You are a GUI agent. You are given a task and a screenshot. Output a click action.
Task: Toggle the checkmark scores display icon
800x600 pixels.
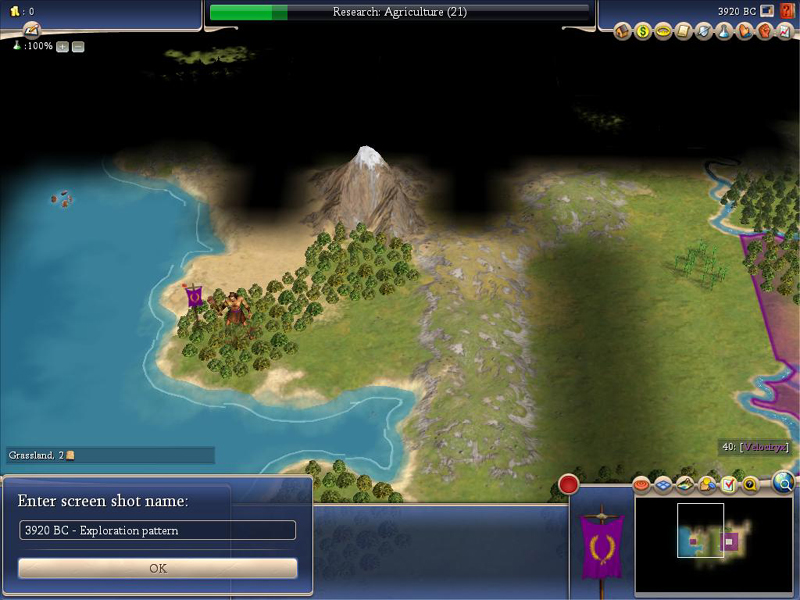(728, 485)
